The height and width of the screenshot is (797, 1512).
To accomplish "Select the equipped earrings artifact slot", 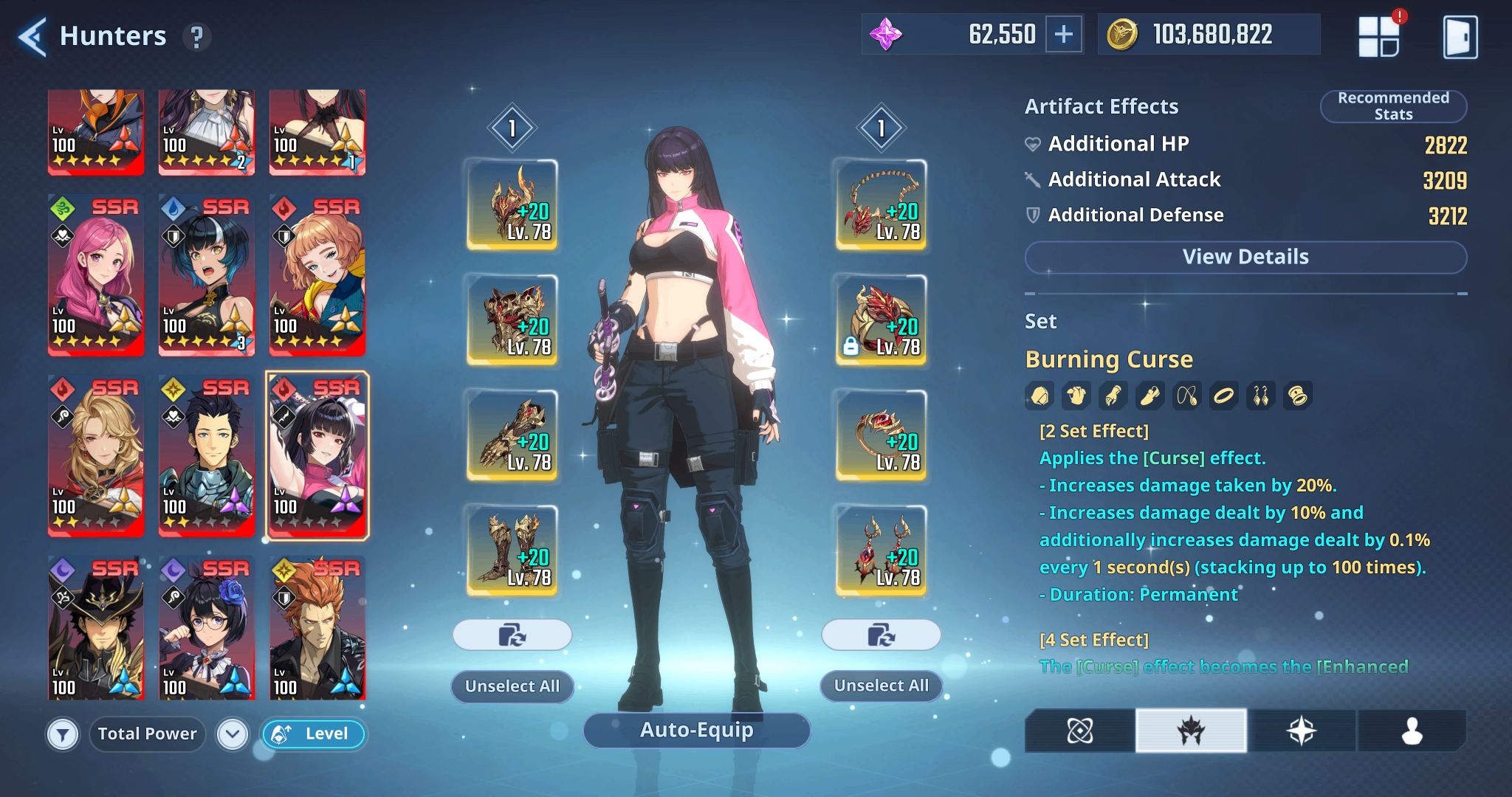I will [x=881, y=550].
